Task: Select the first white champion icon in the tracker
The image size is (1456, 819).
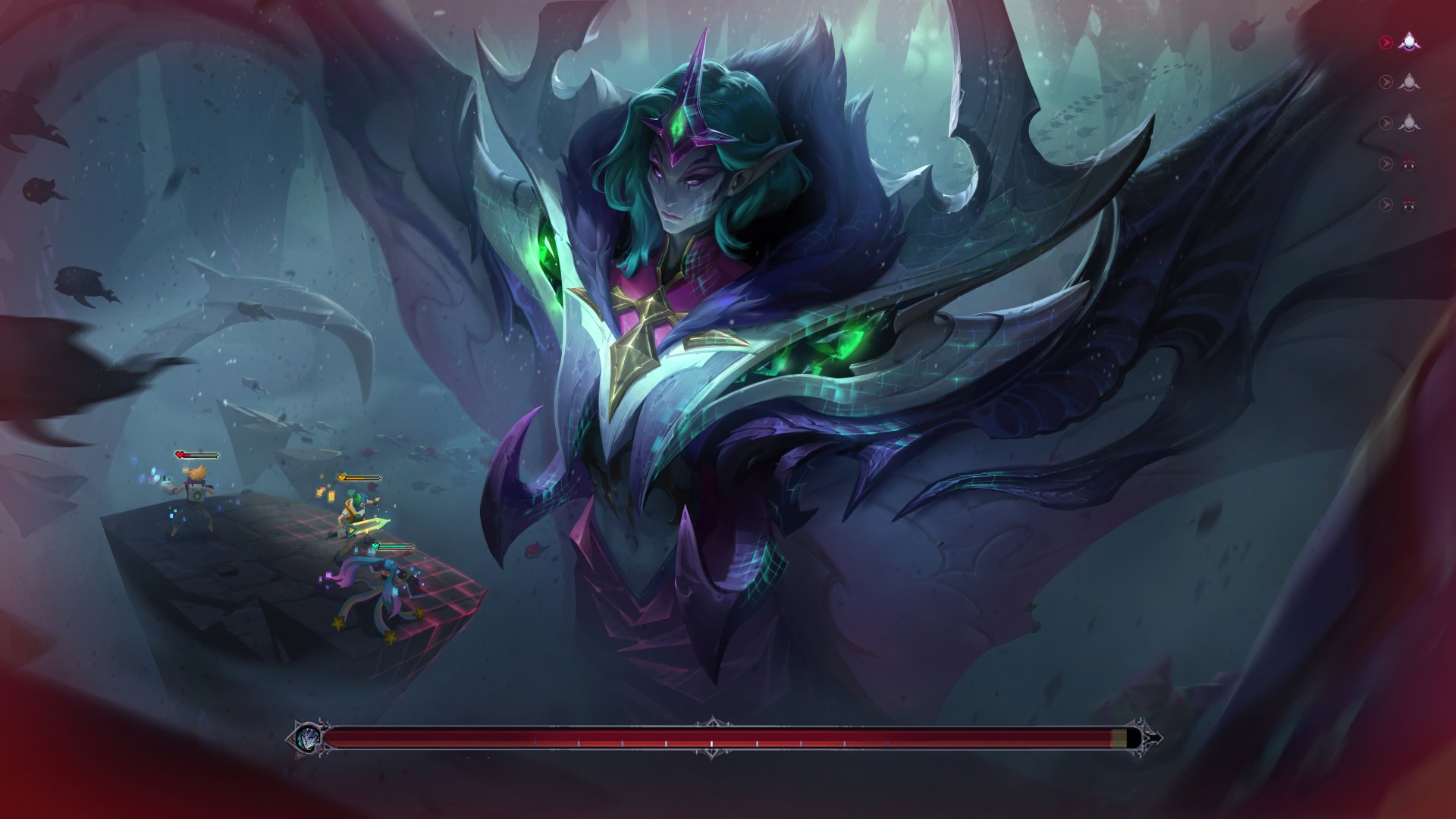Action: pyautogui.click(x=1408, y=42)
